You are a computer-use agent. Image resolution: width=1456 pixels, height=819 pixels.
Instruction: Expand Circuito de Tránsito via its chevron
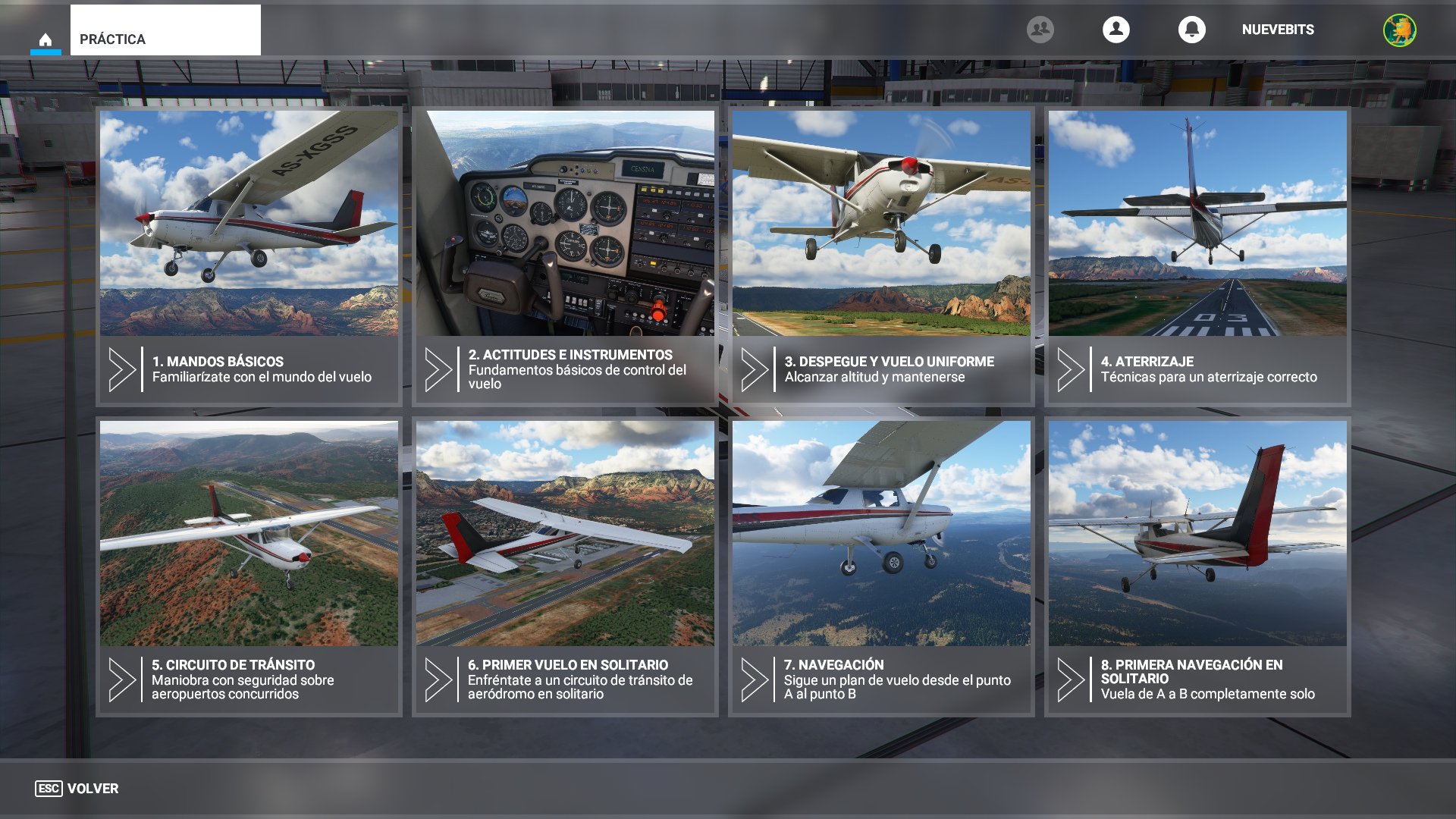tap(121, 680)
